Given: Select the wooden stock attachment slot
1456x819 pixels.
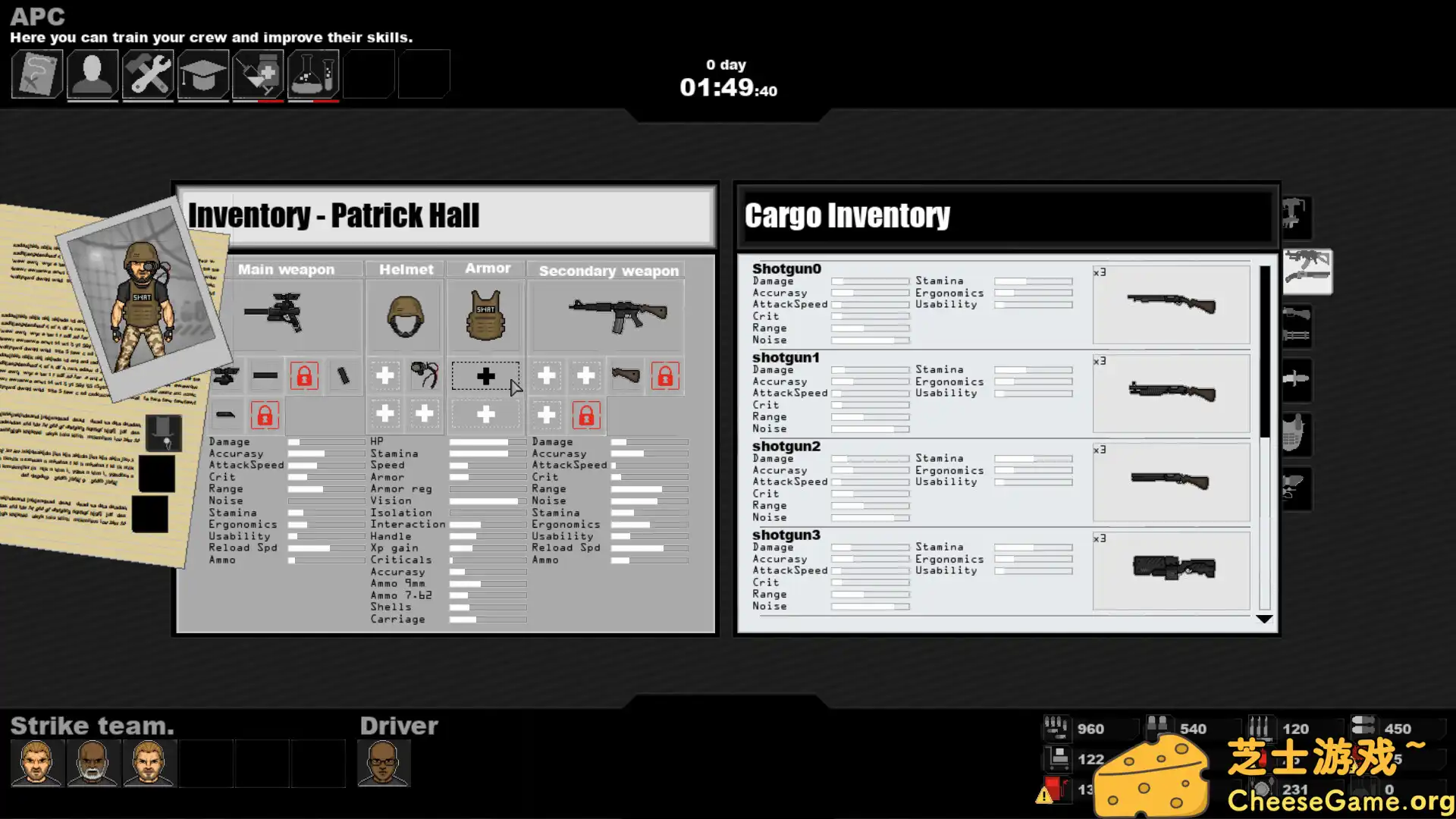Looking at the screenshot, I should pos(626,375).
